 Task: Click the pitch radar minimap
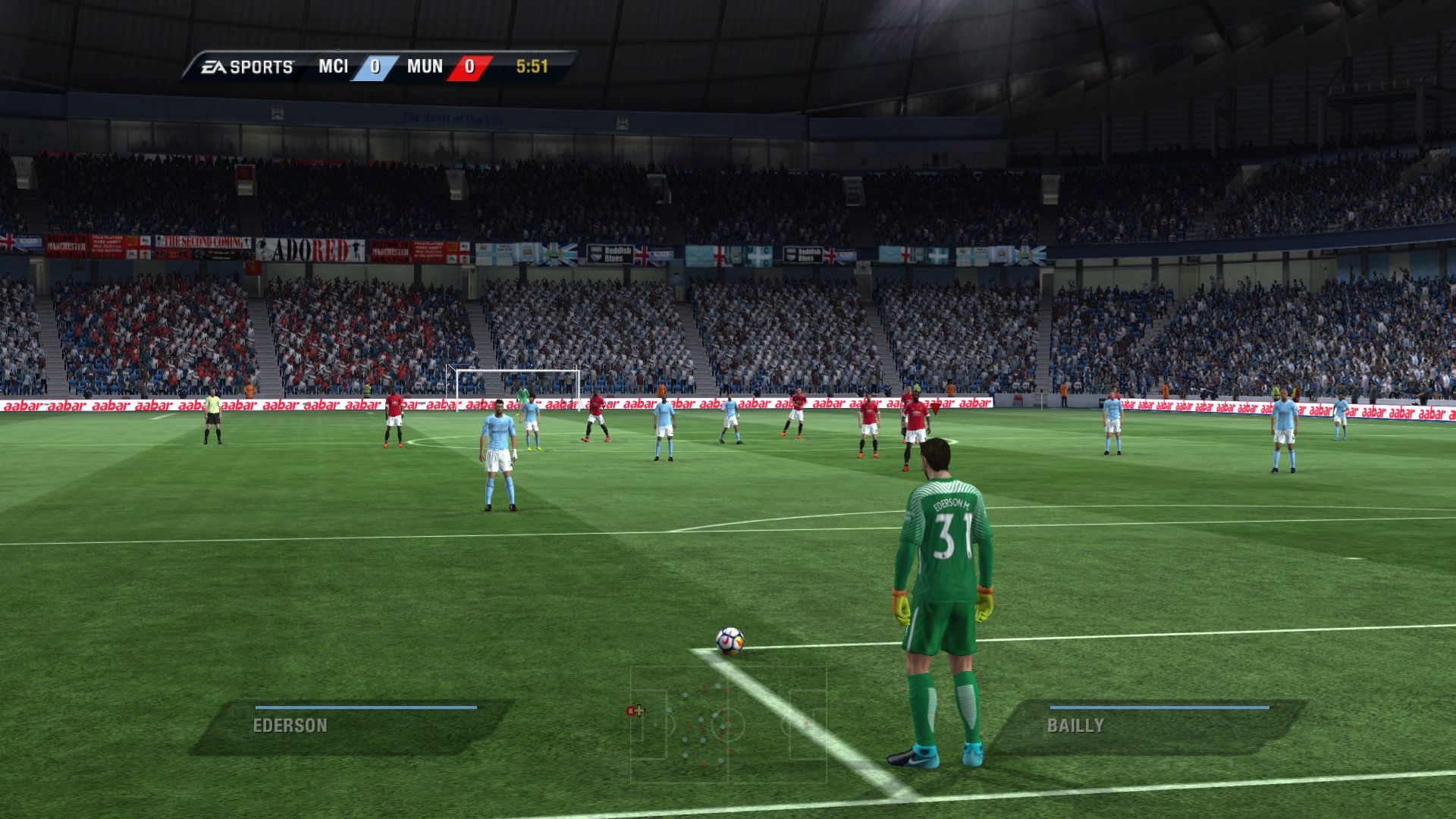click(x=728, y=724)
